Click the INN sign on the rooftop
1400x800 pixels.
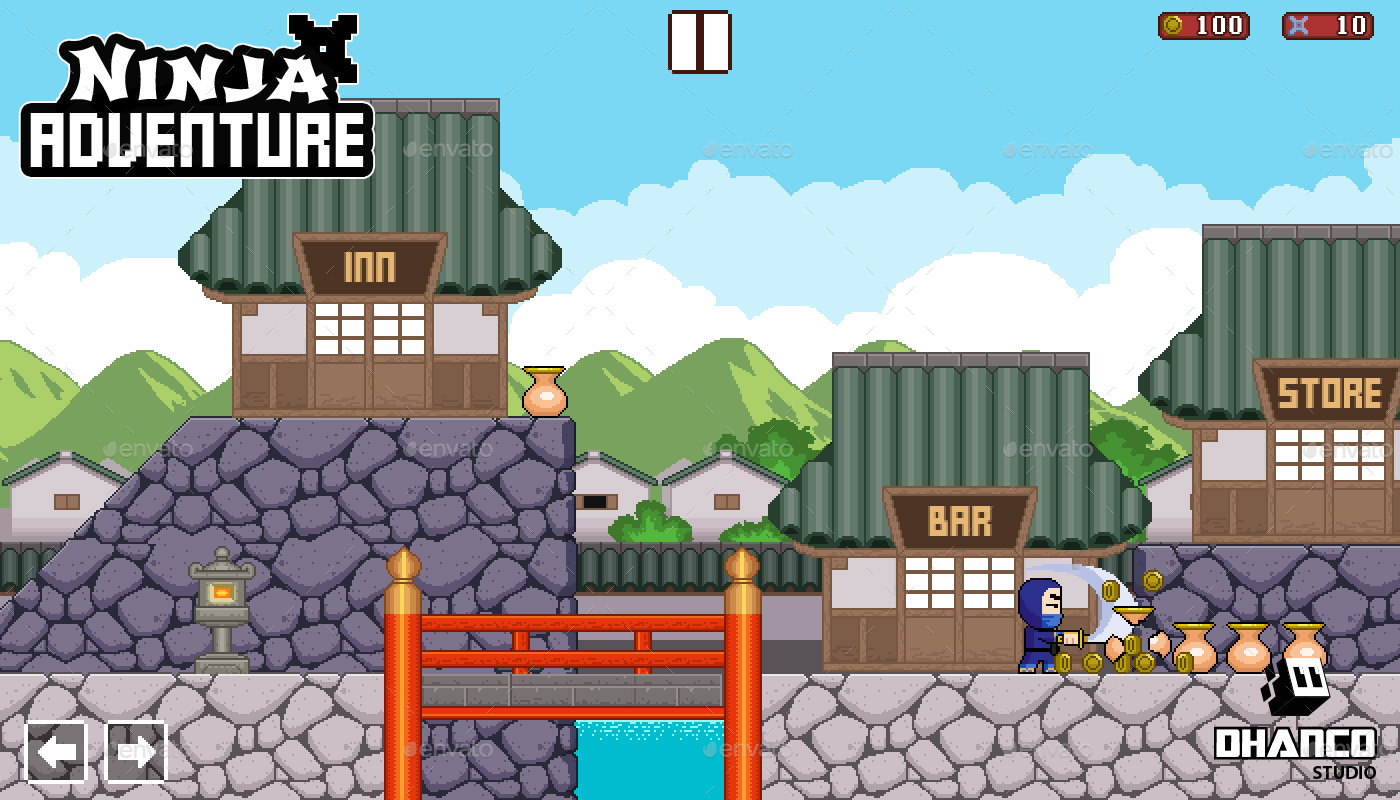(370, 265)
